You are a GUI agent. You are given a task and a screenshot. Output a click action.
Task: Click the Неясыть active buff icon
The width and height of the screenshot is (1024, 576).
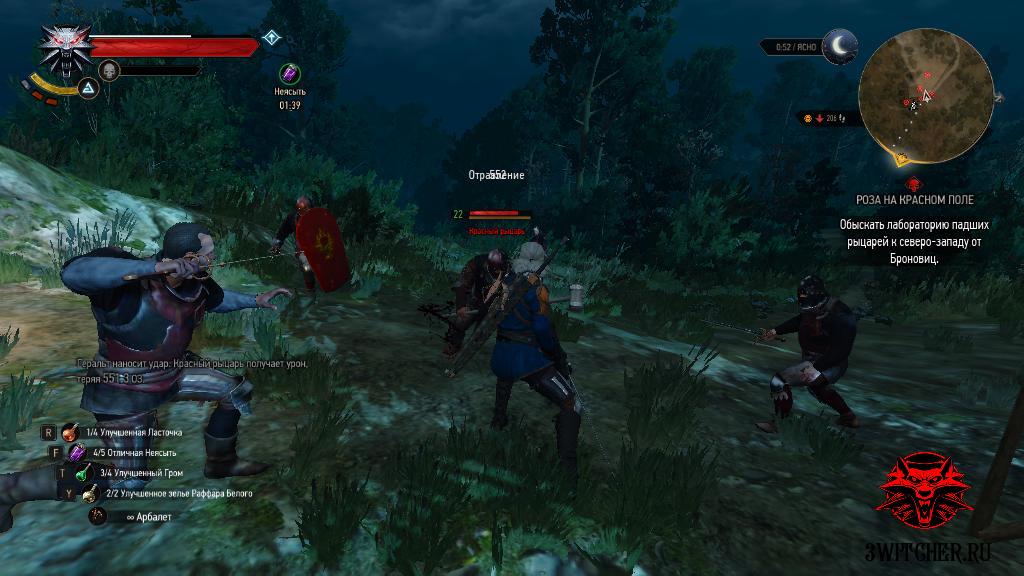(x=289, y=73)
